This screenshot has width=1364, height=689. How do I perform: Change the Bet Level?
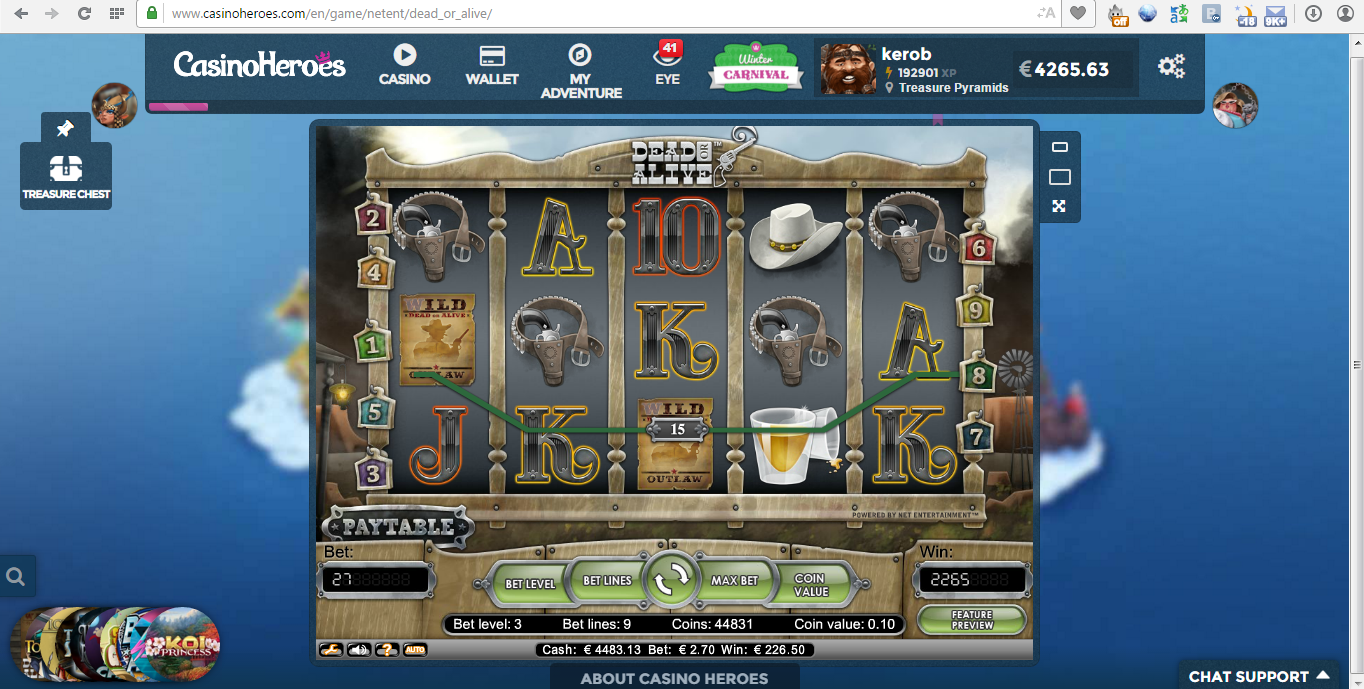529,583
